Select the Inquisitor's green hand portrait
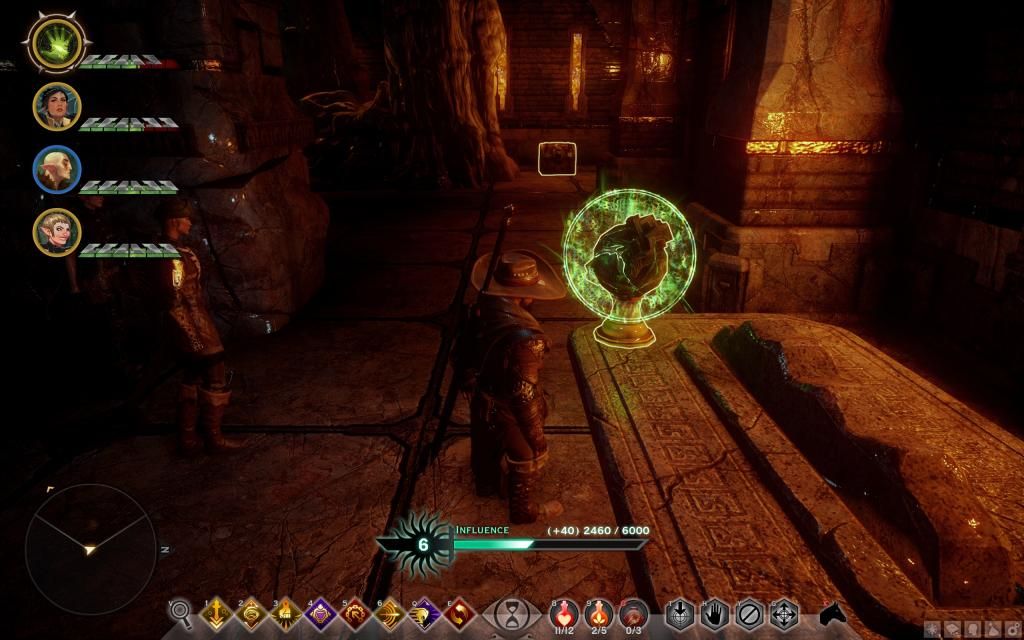The image size is (1024, 640). tap(56, 43)
